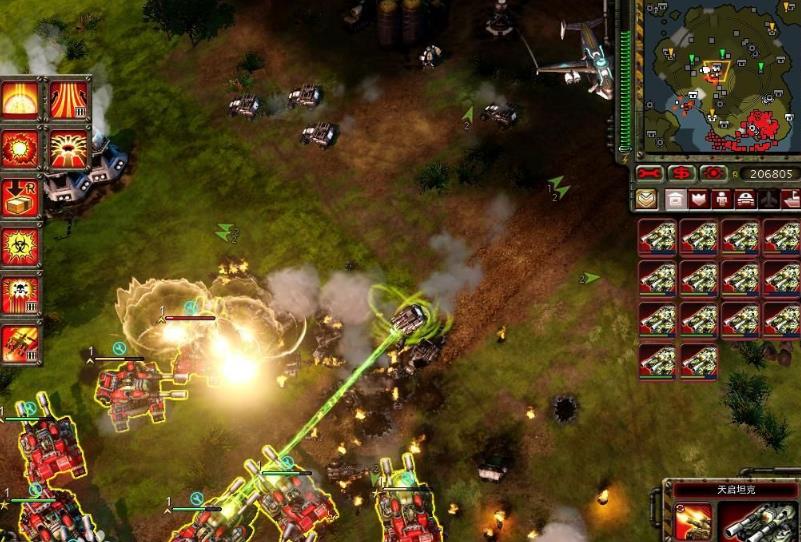Open the infantry production tab
The height and width of the screenshot is (542, 801).
click(722, 199)
